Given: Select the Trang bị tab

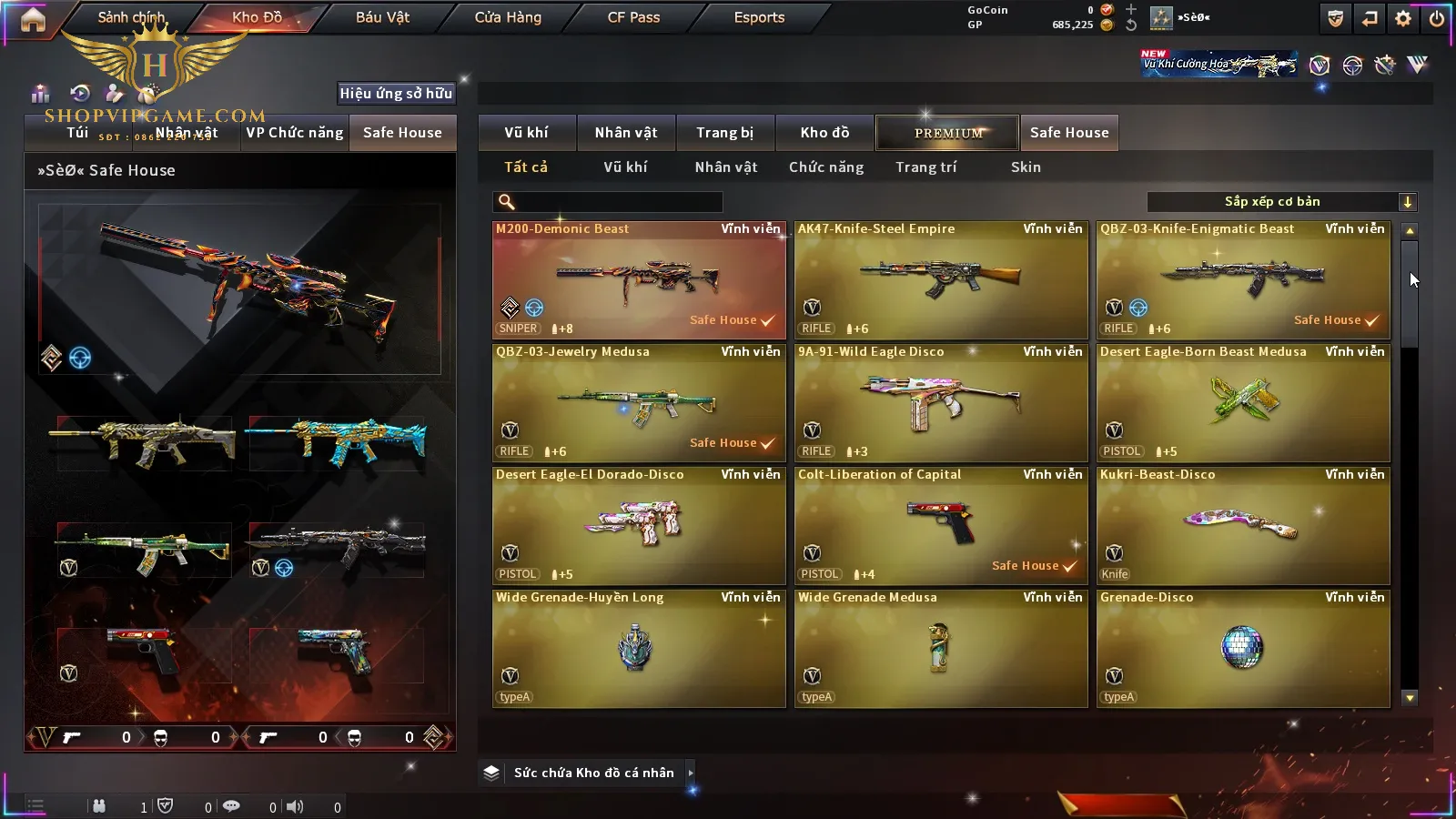Looking at the screenshot, I should [x=724, y=133].
